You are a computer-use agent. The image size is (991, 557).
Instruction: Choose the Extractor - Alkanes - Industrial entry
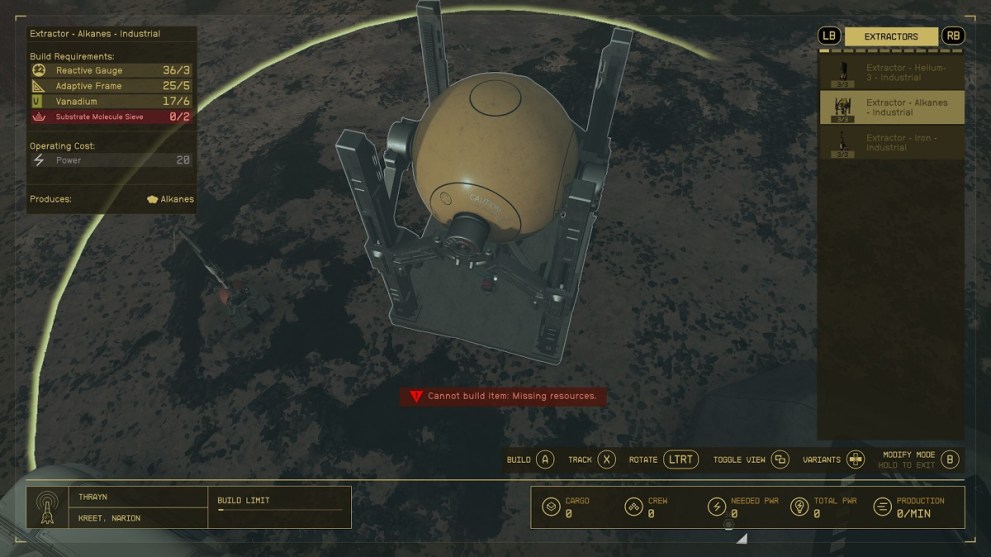pyautogui.click(x=891, y=107)
